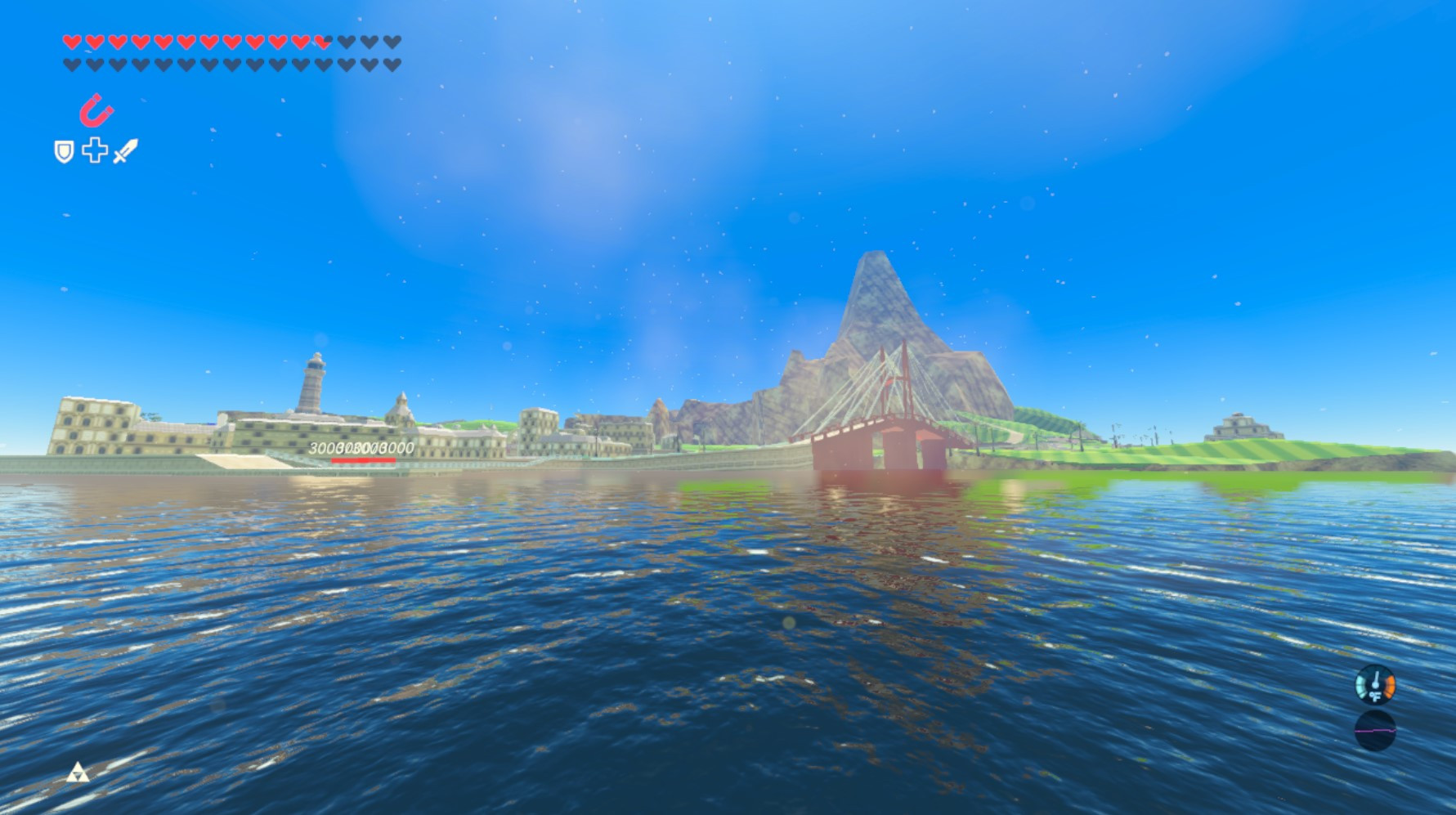
Task: Select the Magnesis rune icon
Action: click(x=96, y=110)
